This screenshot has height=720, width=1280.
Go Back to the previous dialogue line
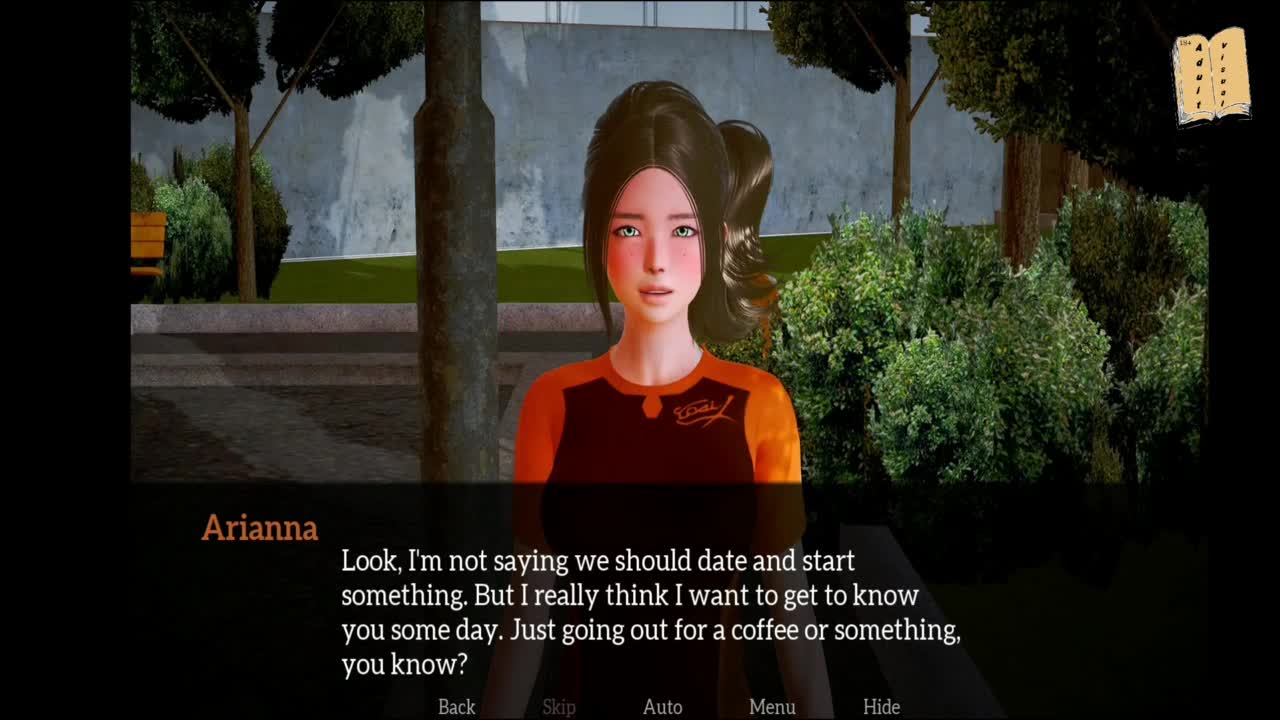tap(456, 707)
